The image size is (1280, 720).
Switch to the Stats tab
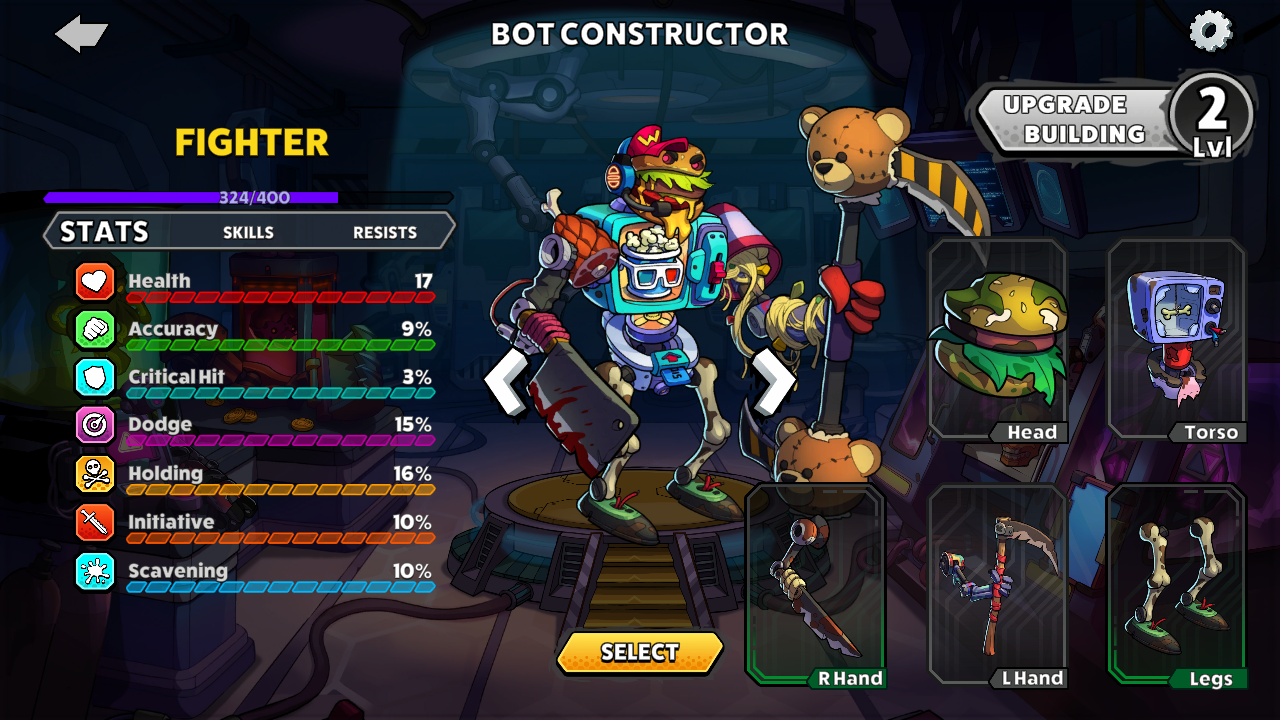click(x=104, y=232)
